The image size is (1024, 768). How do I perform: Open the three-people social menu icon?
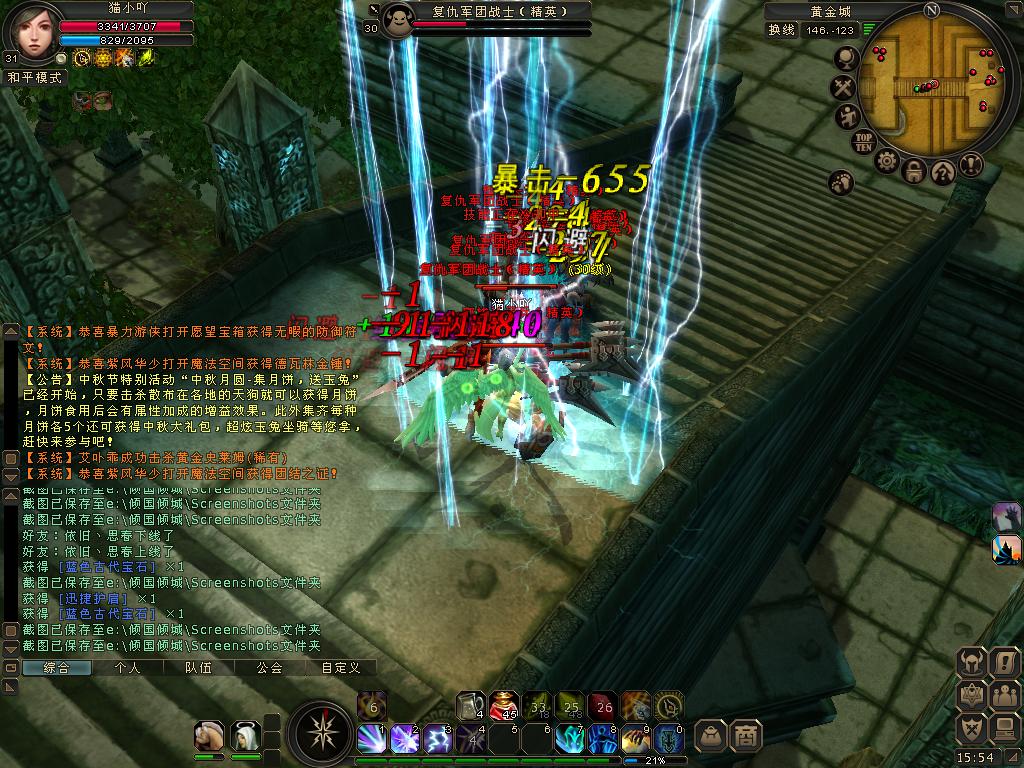click(x=1004, y=694)
